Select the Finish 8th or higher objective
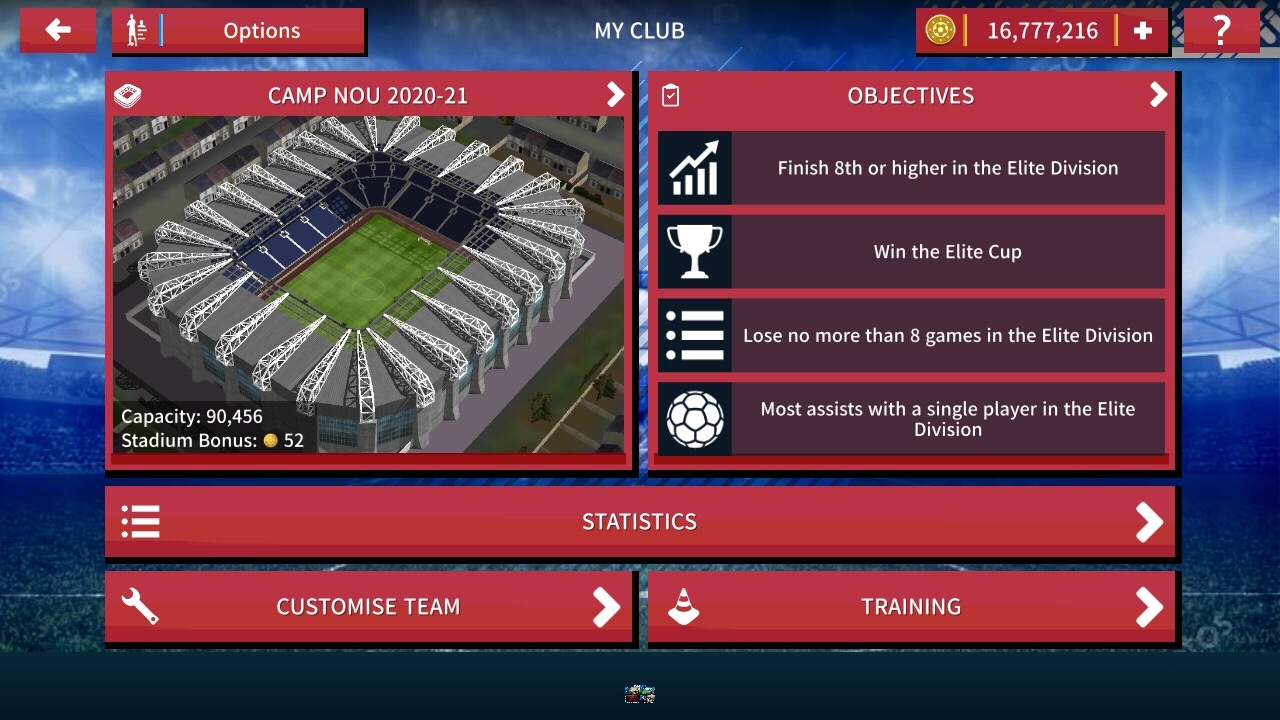This screenshot has height=720, width=1280. (x=911, y=168)
